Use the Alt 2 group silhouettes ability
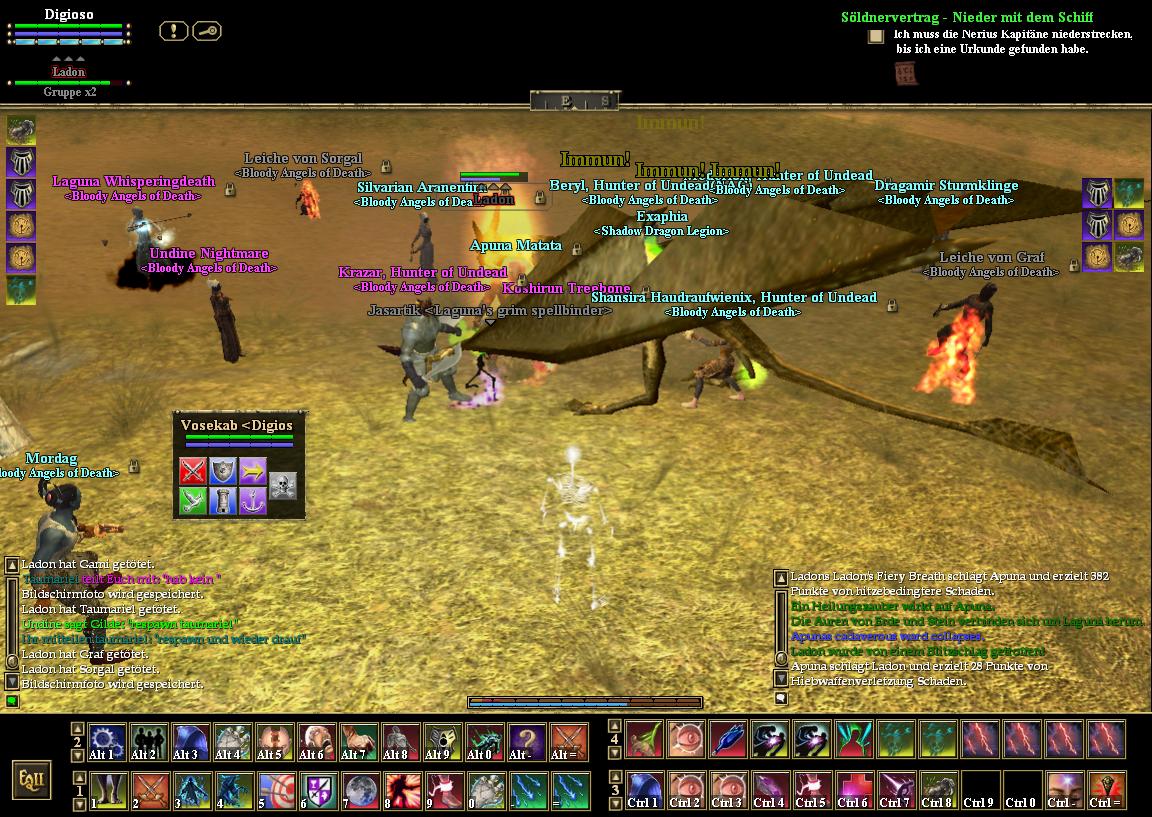 [x=148, y=742]
